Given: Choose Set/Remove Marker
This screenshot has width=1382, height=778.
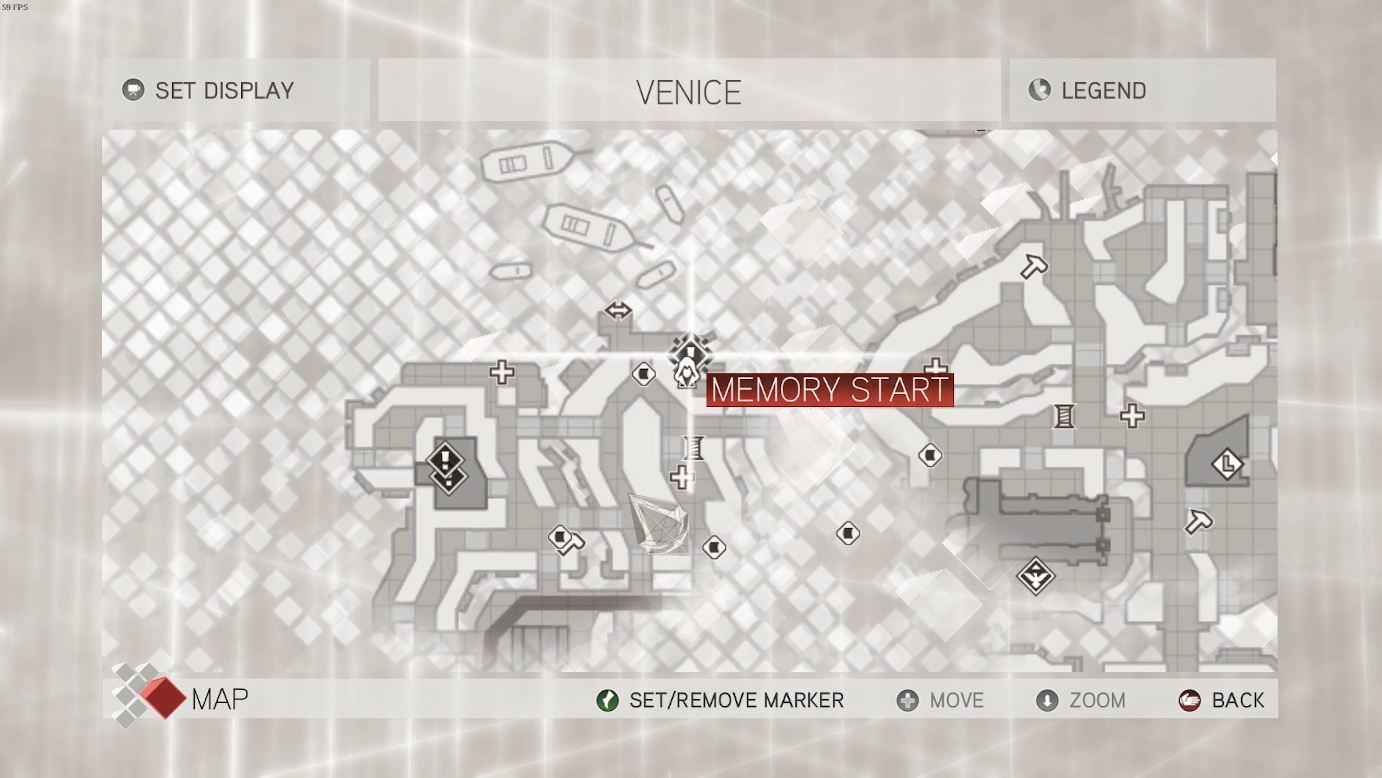Looking at the screenshot, I should (720, 700).
